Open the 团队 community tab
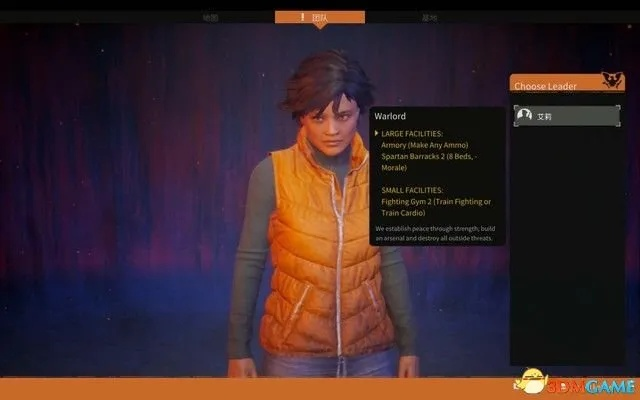Viewport: 640px width, 400px height. (x=320, y=18)
